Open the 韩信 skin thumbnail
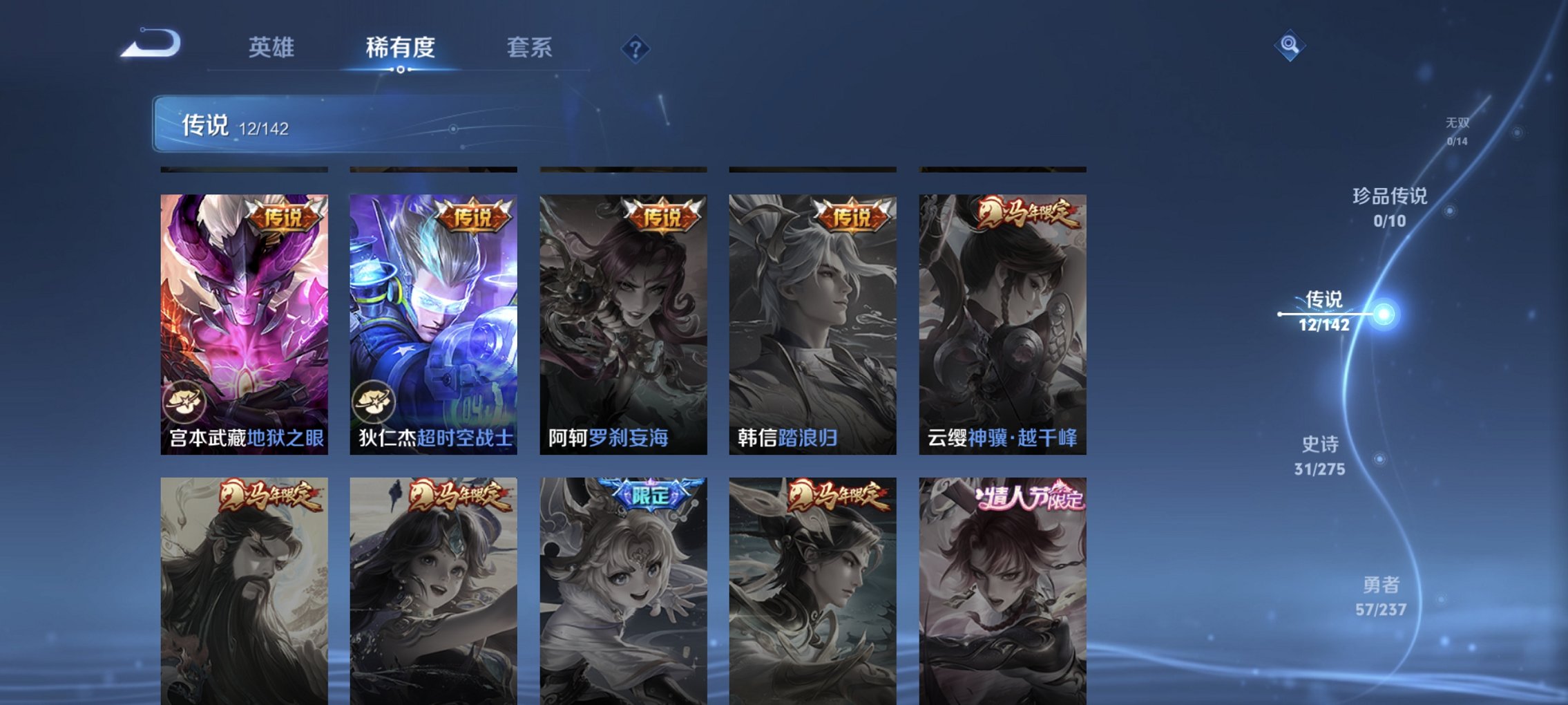This screenshot has height=705, width=1568. (x=814, y=311)
